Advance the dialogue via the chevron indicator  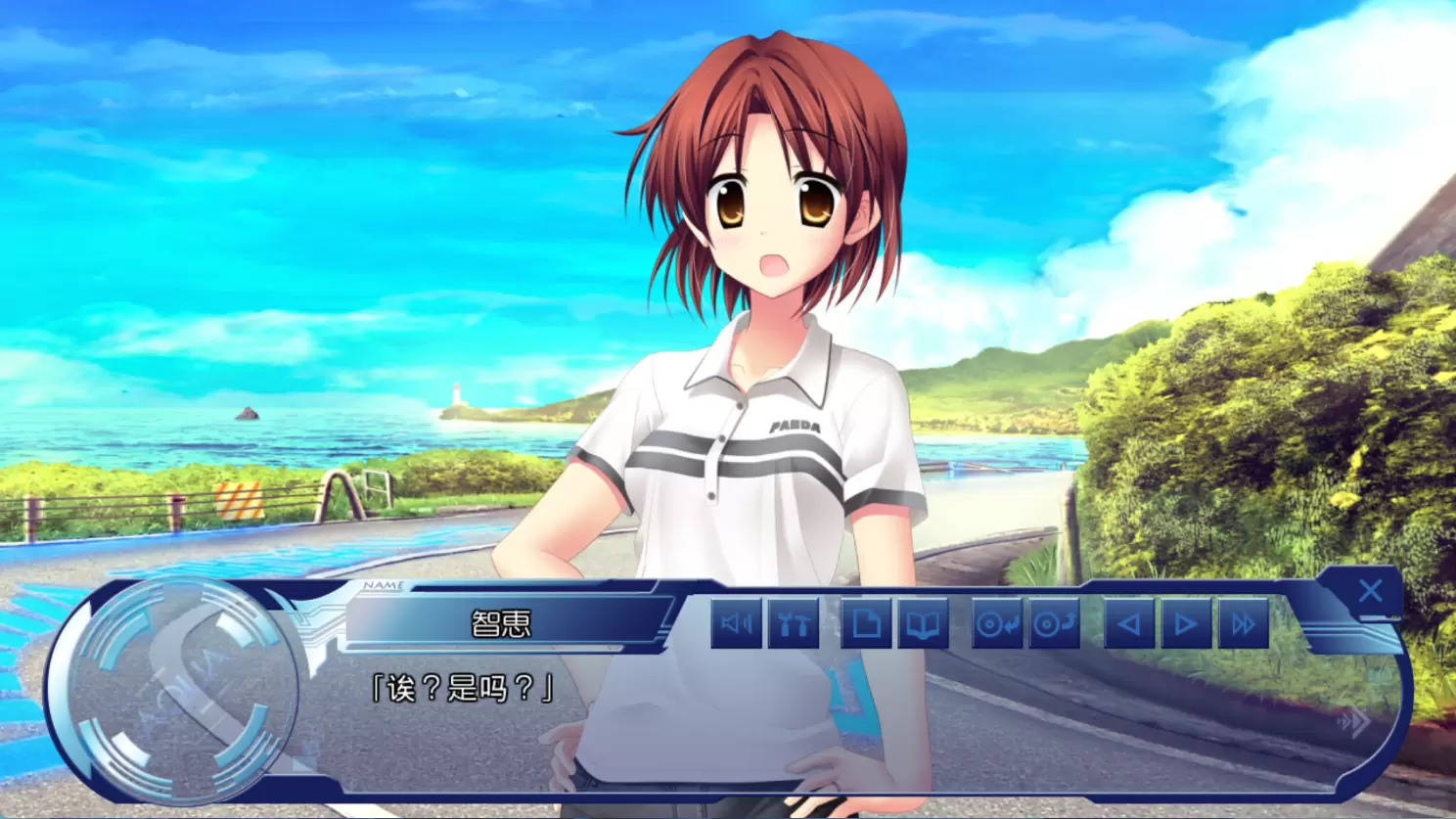(1354, 723)
